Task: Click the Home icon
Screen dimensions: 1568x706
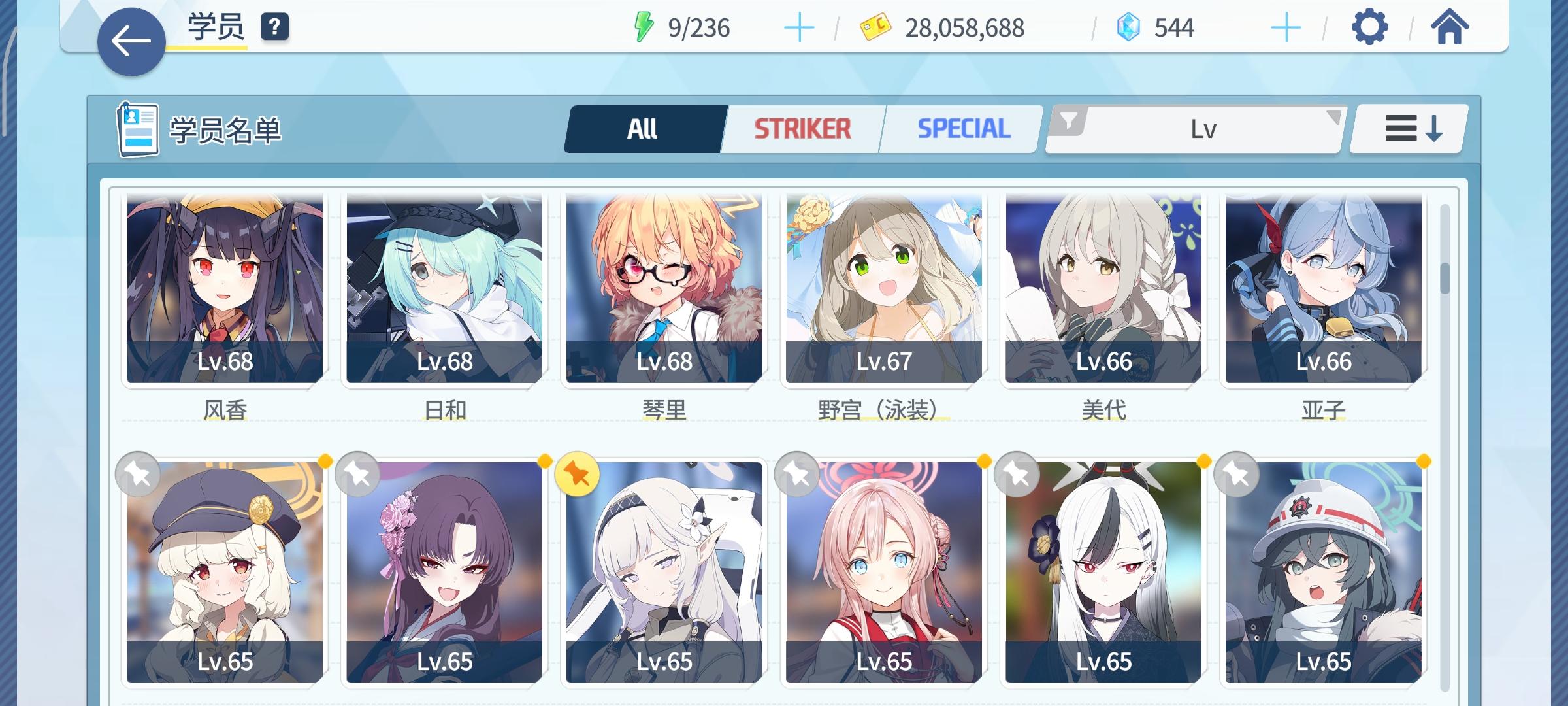Action: 1454,28
